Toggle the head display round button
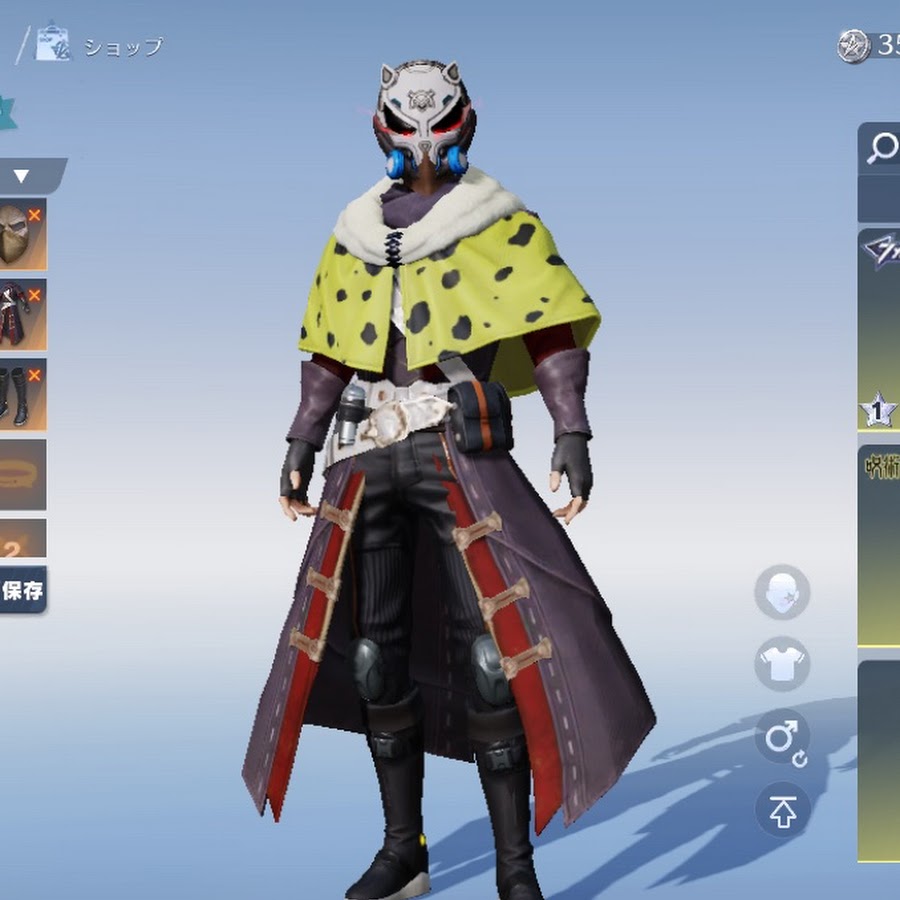The image size is (900, 900). (x=782, y=592)
